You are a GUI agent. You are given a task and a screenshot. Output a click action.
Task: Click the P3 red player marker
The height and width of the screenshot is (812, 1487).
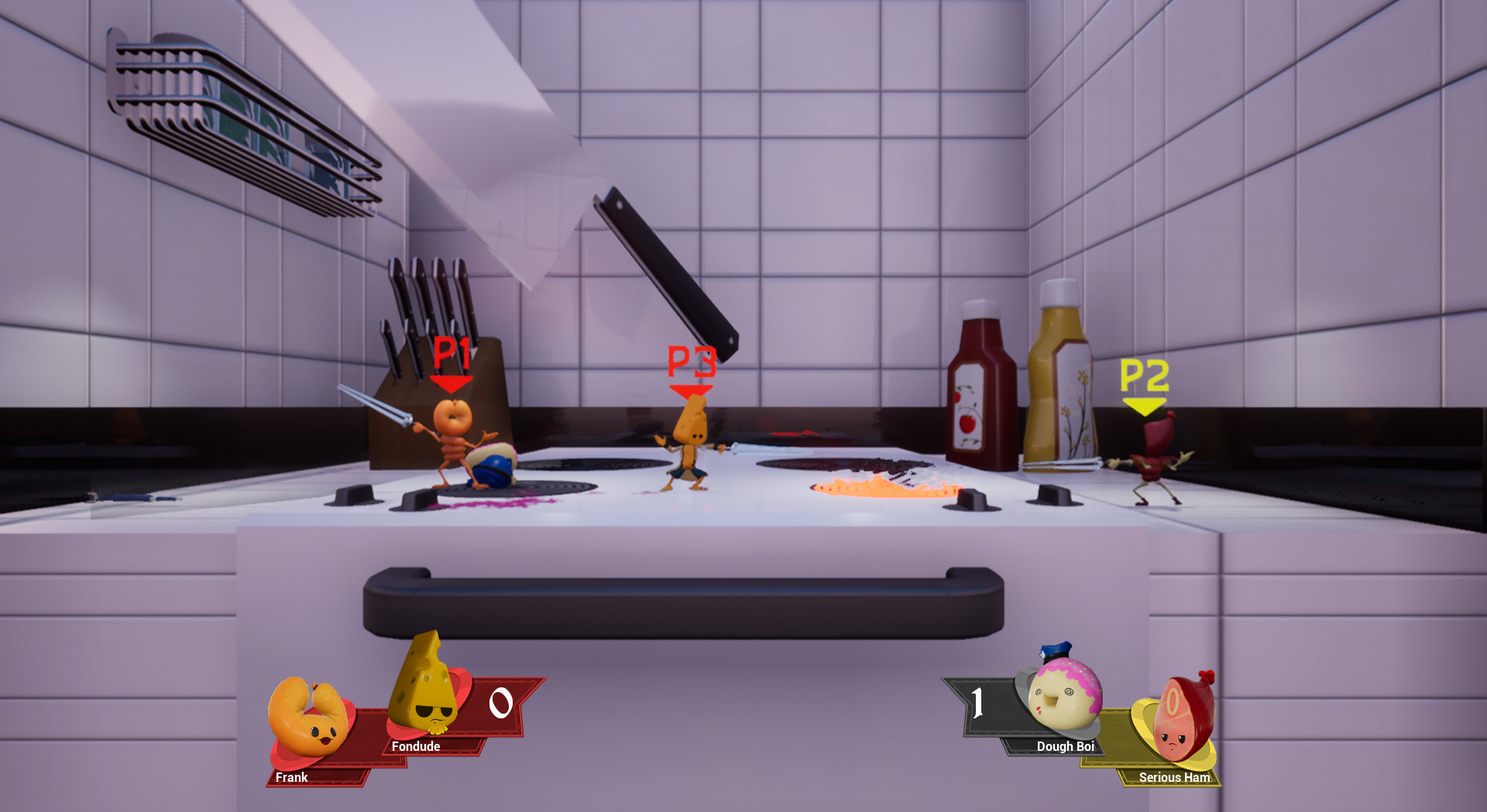692,372
